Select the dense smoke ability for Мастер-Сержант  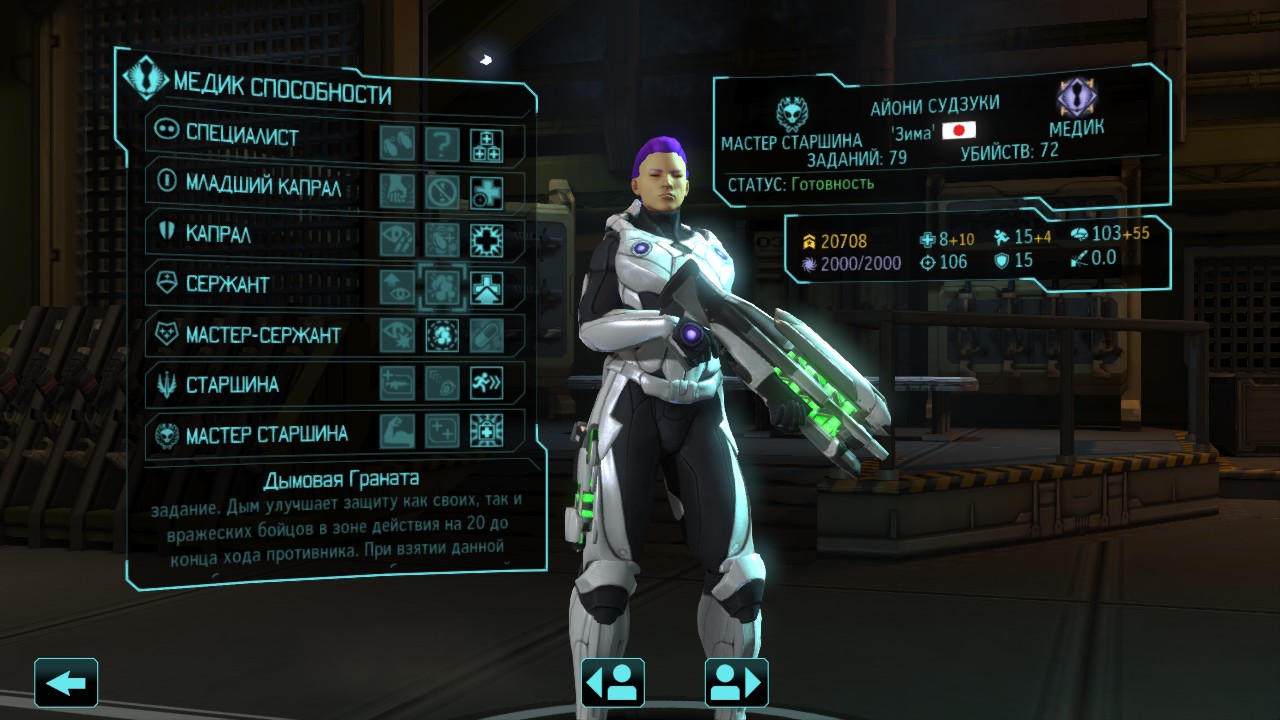coord(442,335)
